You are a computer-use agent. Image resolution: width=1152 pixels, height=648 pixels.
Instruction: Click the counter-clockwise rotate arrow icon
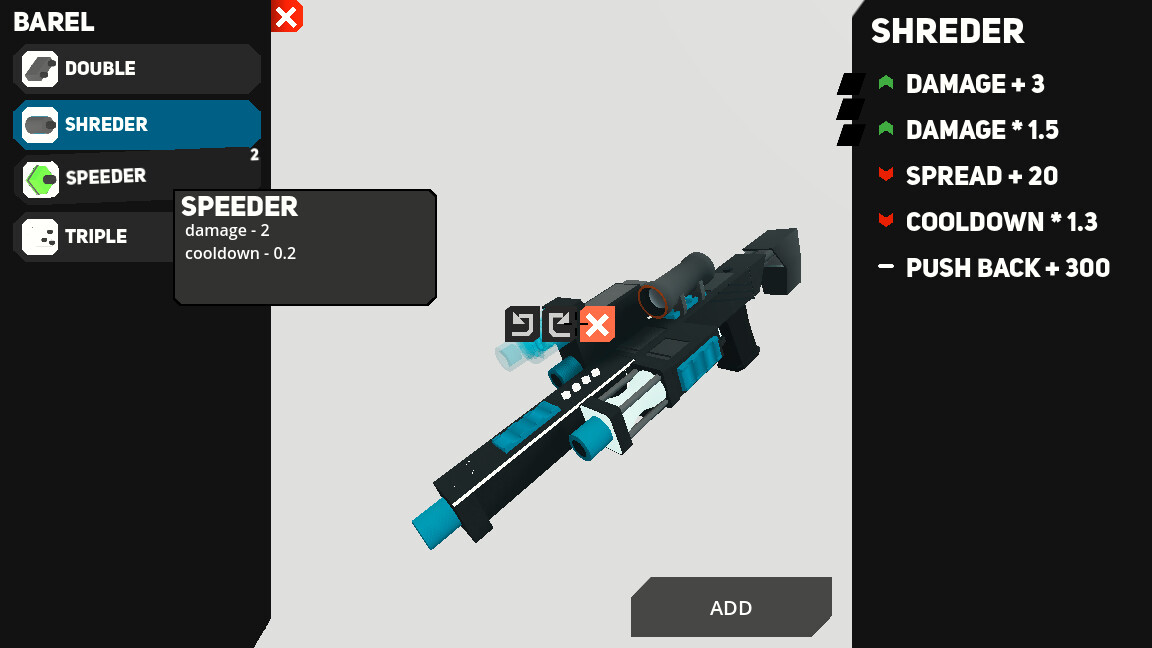click(x=522, y=324)
